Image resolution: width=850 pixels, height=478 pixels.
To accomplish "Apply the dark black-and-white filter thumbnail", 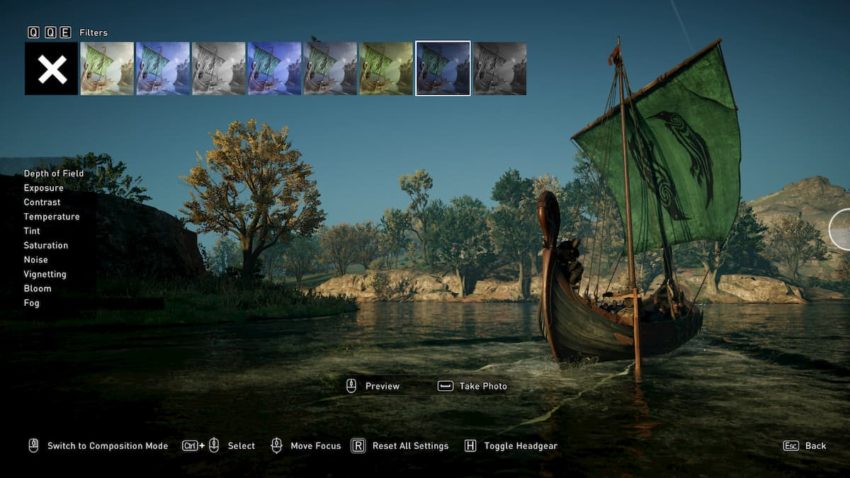I will point(499,68).
